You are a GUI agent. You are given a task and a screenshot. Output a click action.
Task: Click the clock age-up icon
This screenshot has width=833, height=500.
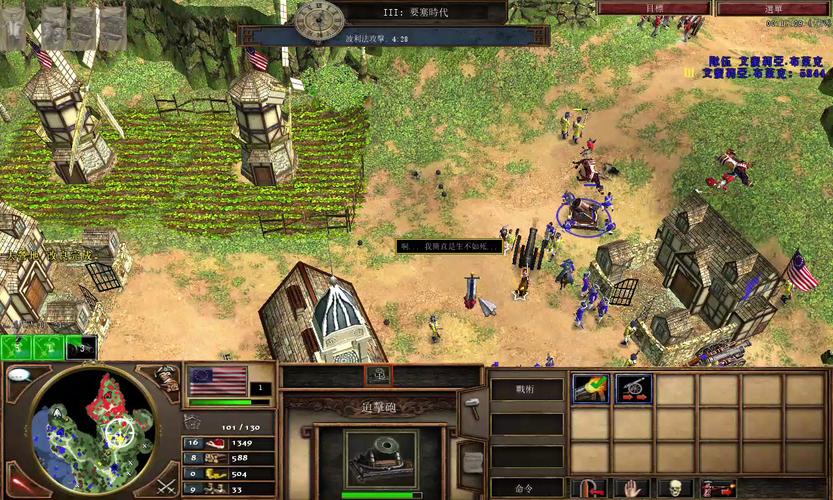pos(318,18)
